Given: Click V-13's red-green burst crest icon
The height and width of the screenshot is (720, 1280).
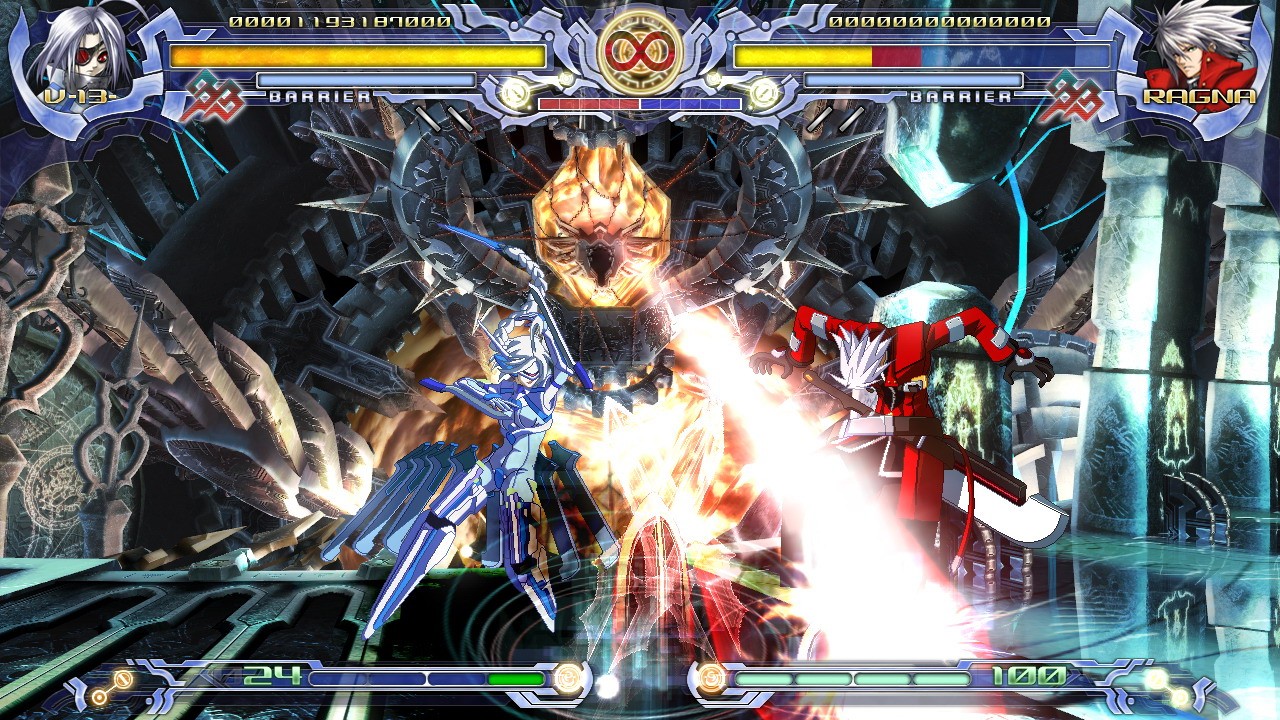Looking at the screenshot, I should pos(213,97).
